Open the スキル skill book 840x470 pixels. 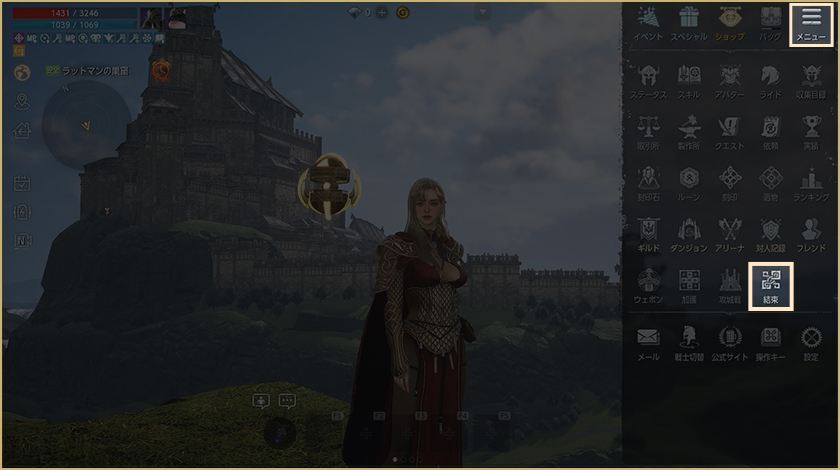(x=688, y=80)
